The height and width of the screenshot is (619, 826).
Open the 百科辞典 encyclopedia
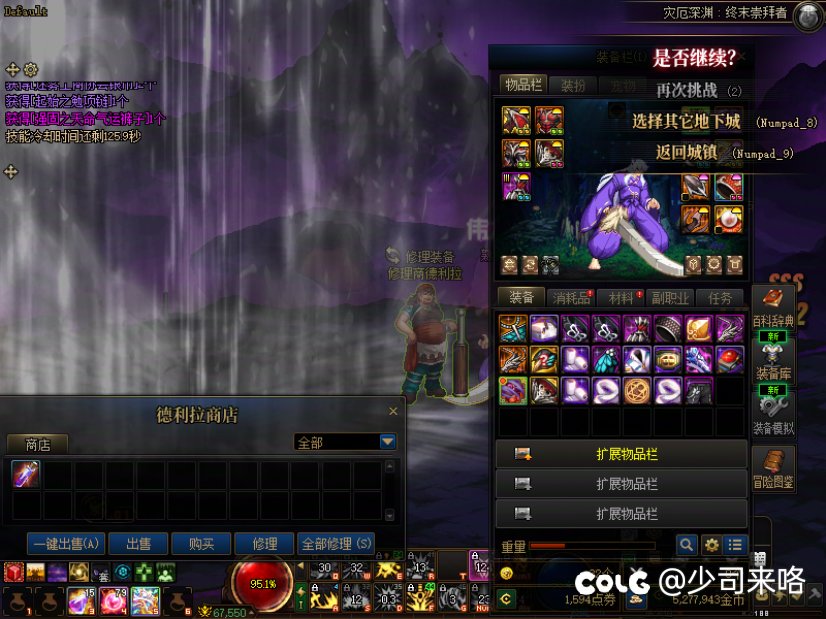coord(772,308)
